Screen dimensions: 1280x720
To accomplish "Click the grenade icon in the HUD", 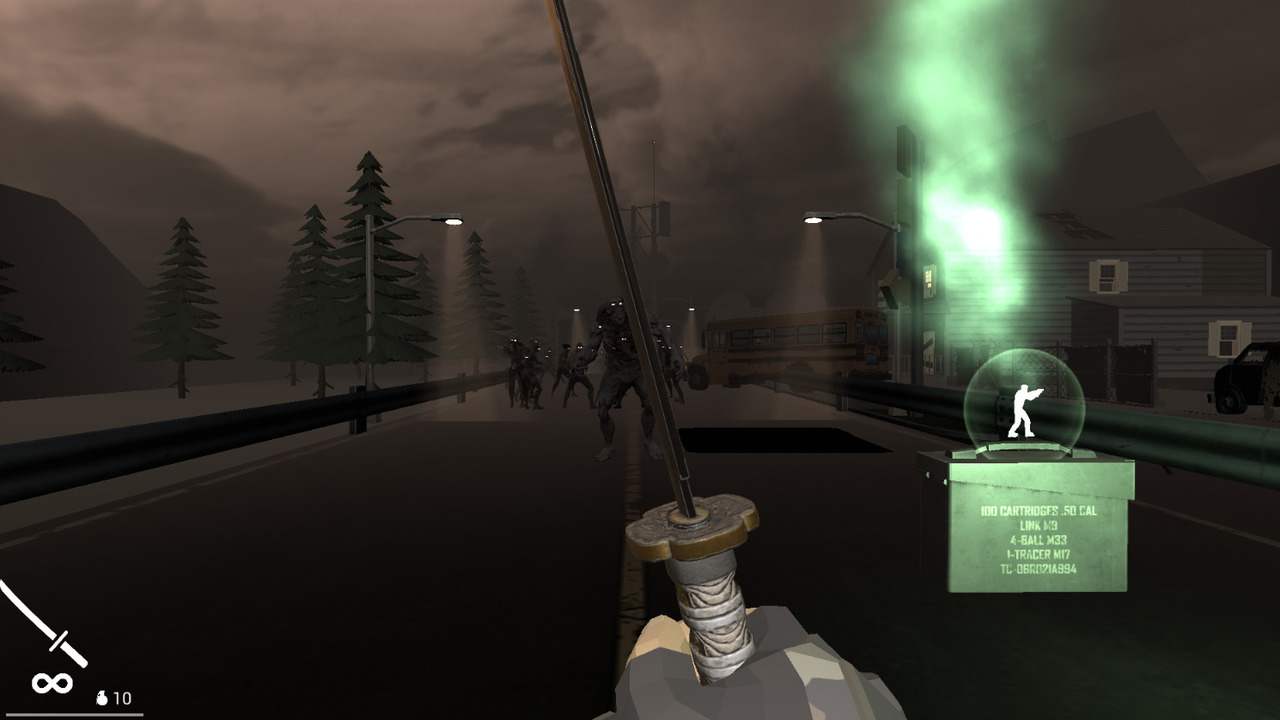I will click(103, 699).
